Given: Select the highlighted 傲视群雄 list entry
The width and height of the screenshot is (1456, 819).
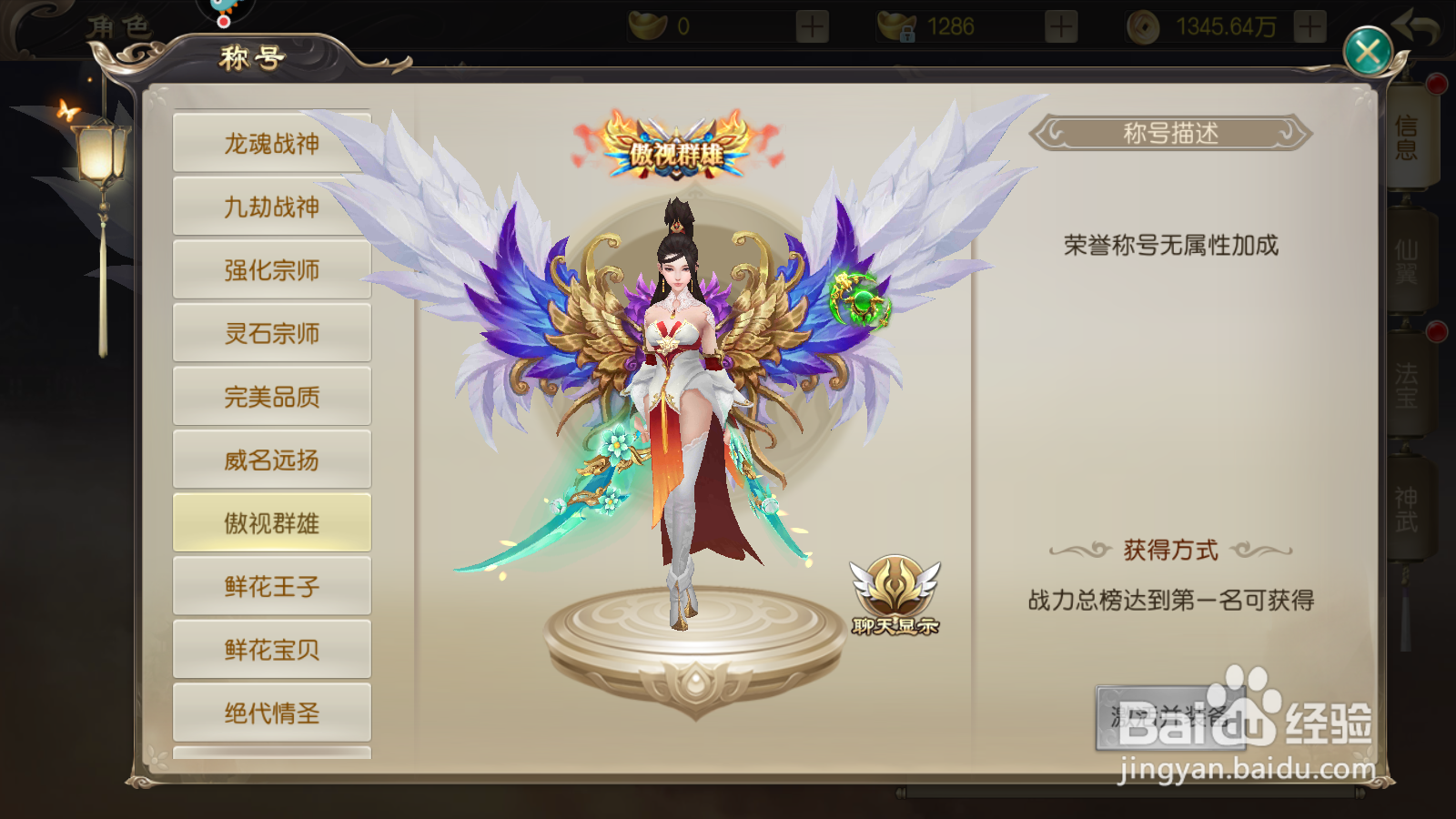Looking at the screenshot, I should (x=271, y=522).
